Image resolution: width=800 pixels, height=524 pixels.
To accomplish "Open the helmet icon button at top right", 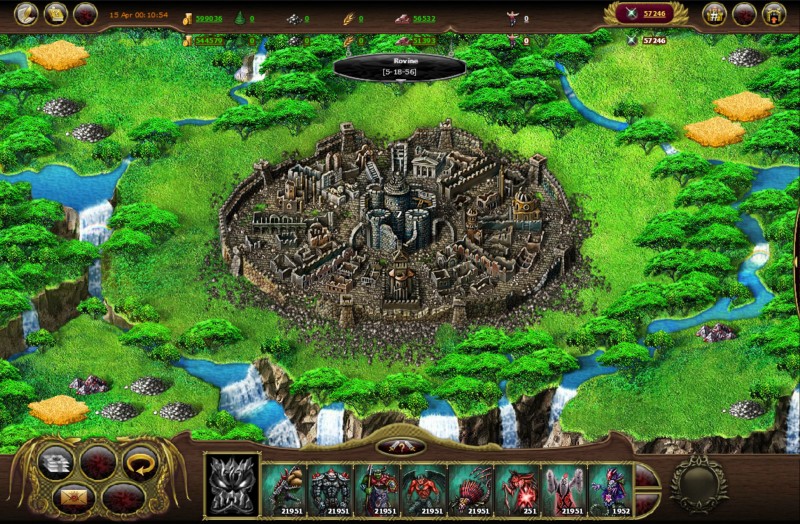I will (x=772, y=14).
